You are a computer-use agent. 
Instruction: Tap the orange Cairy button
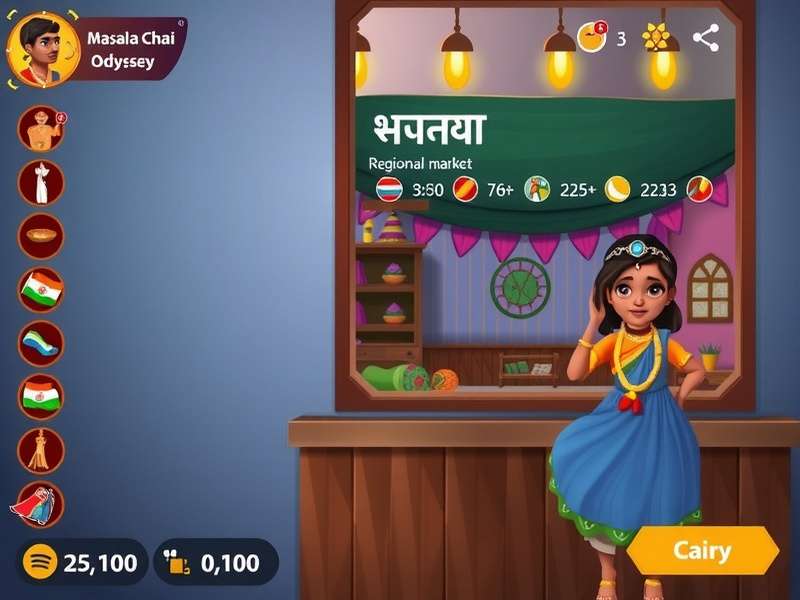[702, 550]
